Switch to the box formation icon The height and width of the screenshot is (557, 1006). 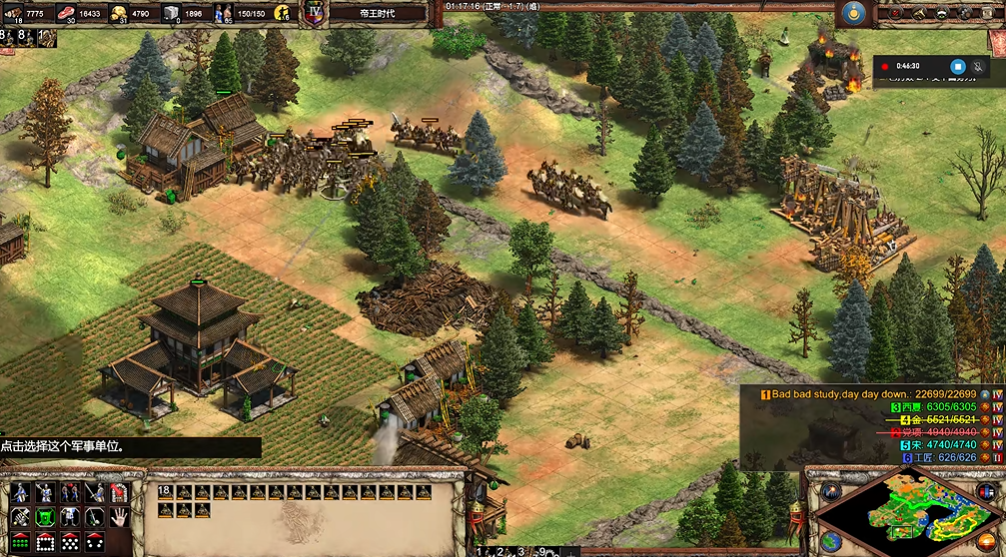click(45, 542)
